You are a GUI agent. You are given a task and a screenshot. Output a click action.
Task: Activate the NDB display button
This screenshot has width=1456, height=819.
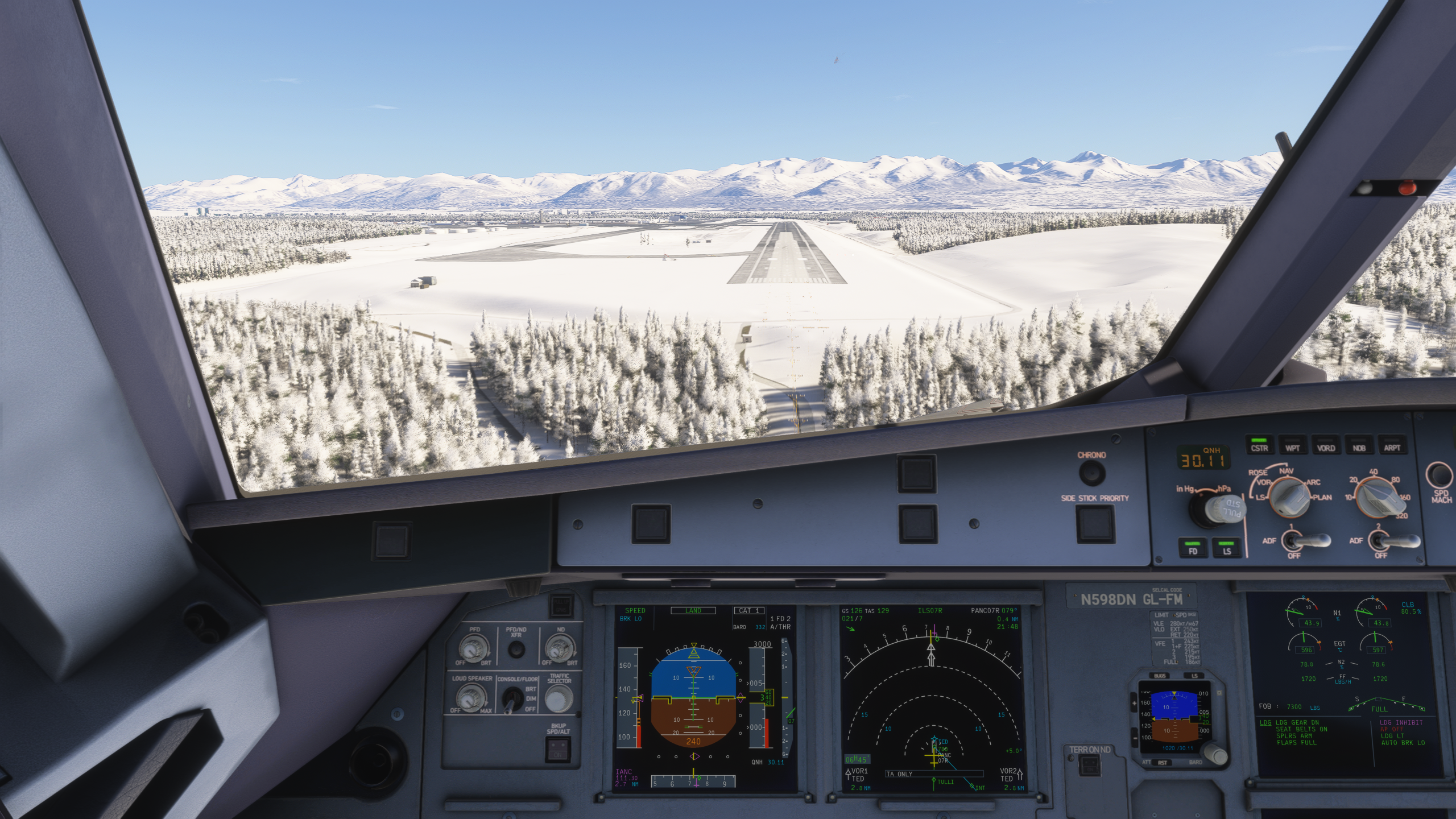pos(1359,445)
